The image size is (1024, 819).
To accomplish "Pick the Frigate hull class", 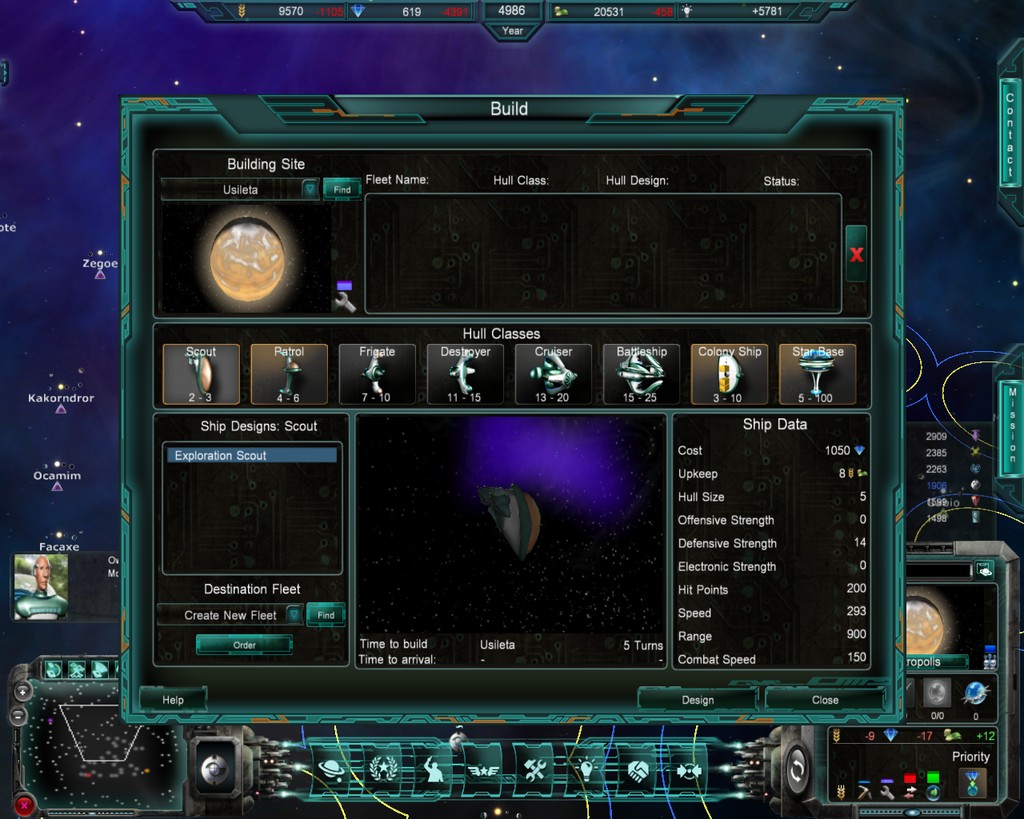I will (377, 374).
